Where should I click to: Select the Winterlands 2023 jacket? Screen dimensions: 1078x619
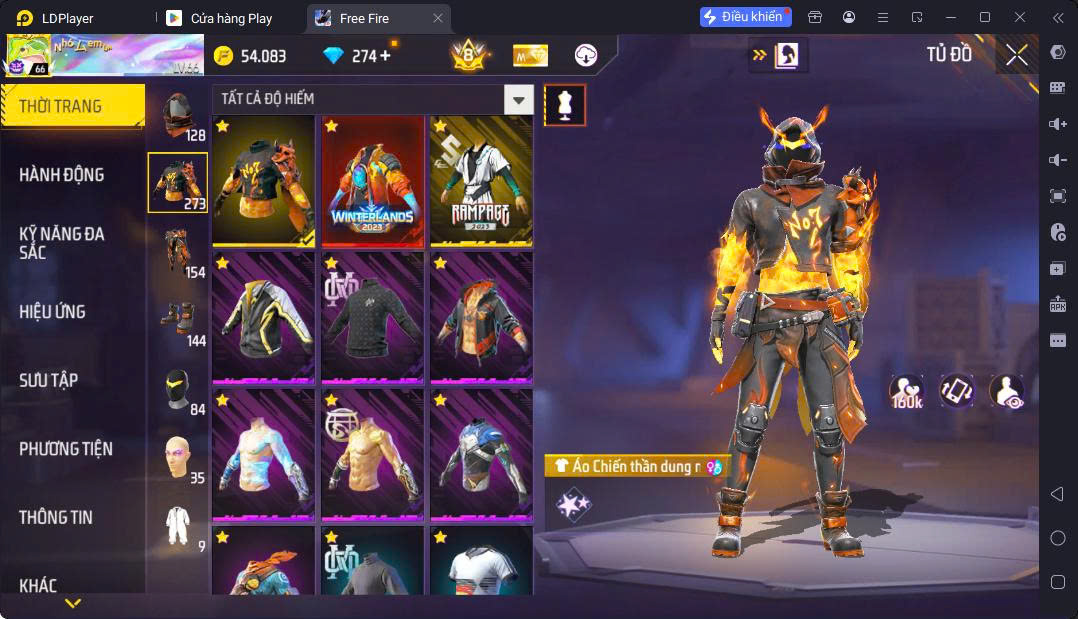[373, 181]
